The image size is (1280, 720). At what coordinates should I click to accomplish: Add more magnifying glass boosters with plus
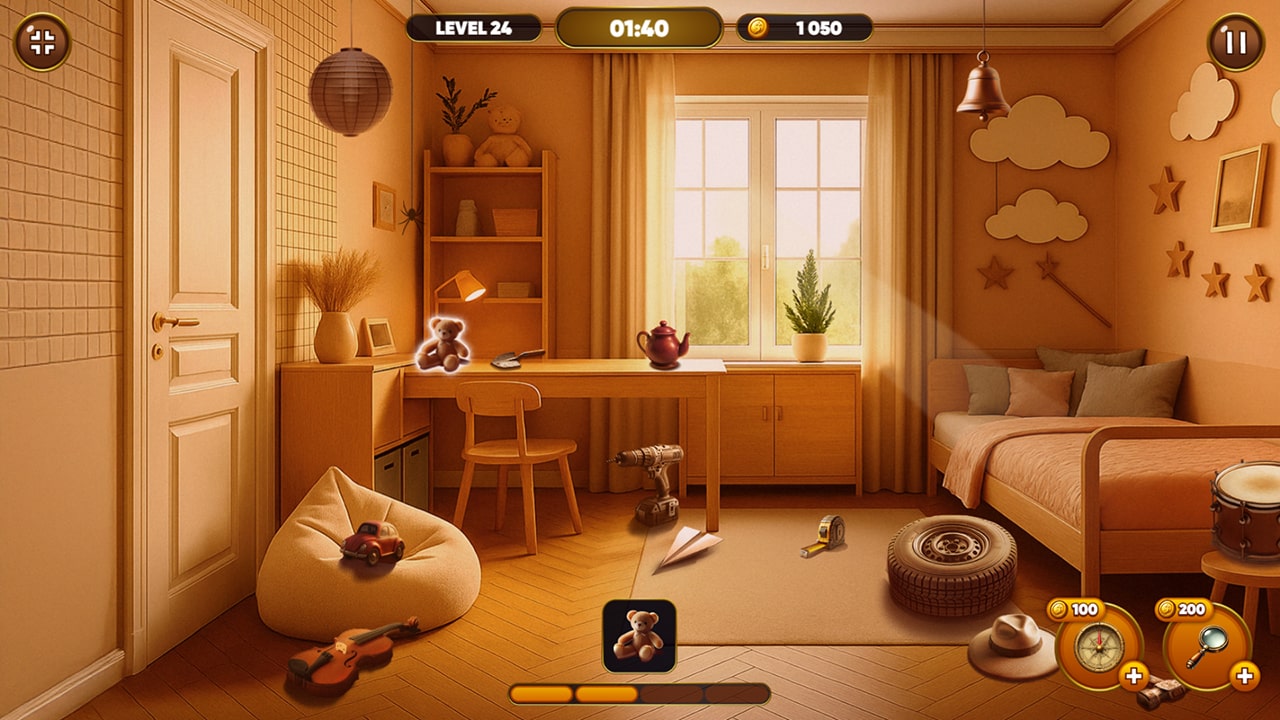[1244, 676]
